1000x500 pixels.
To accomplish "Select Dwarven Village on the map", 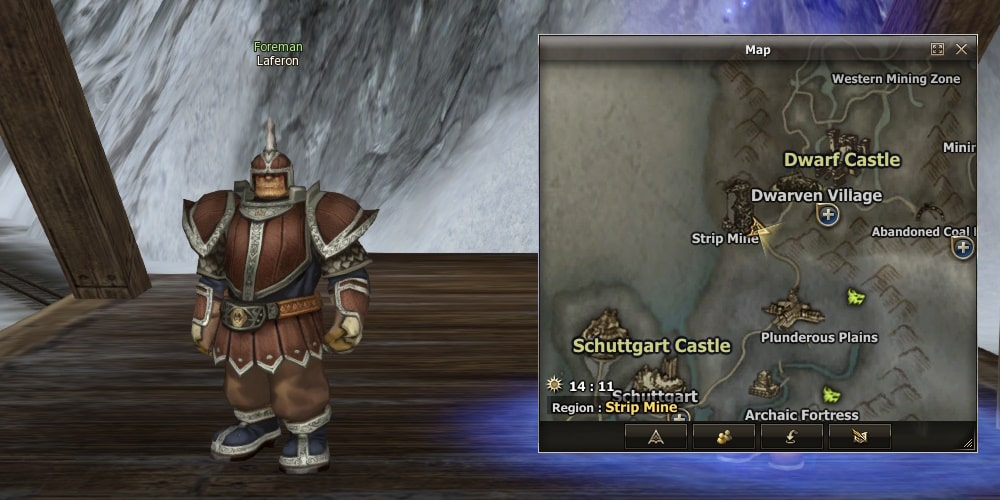I will point(816,196).
